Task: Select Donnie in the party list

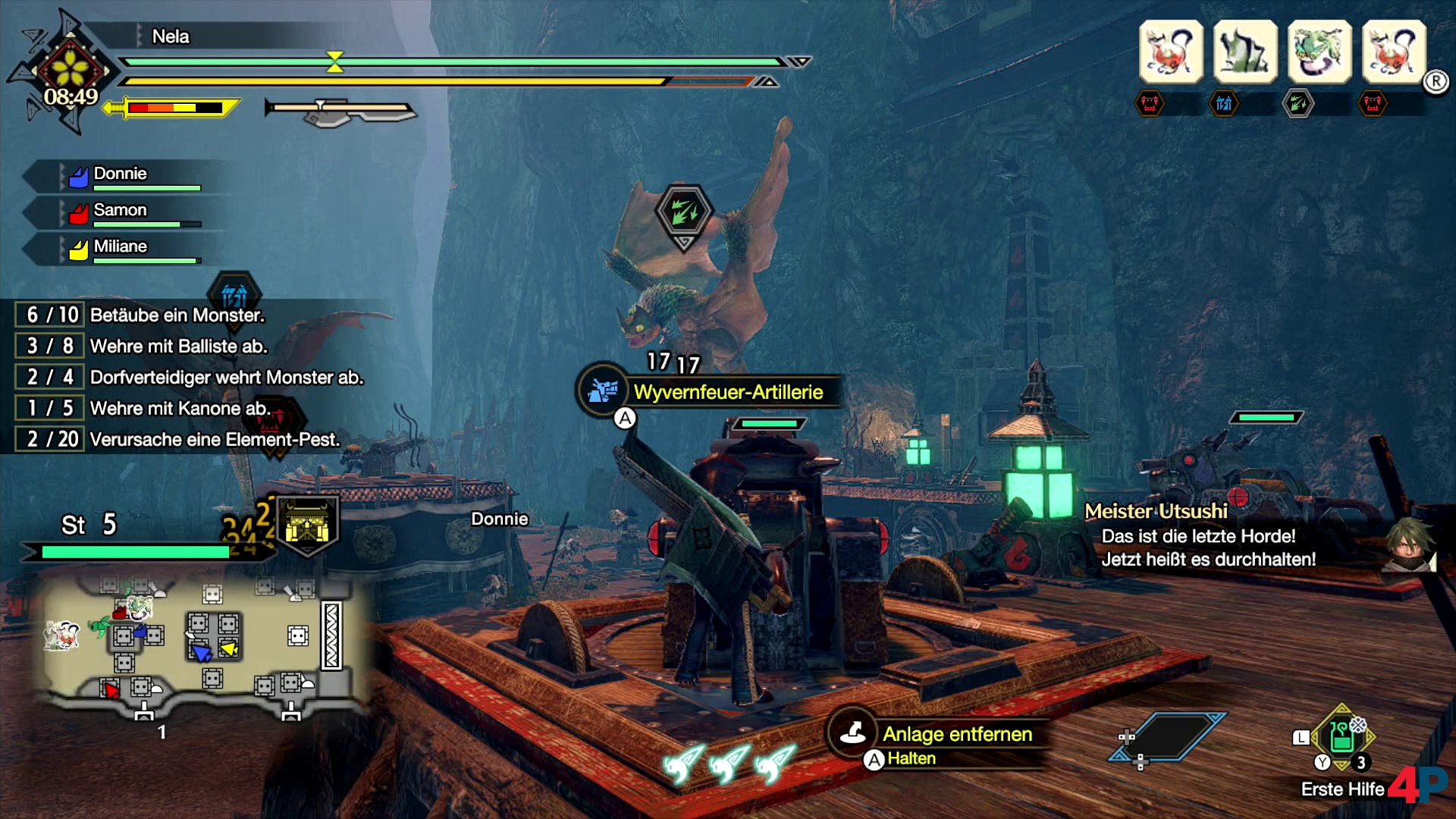Action: pos(120,174)
